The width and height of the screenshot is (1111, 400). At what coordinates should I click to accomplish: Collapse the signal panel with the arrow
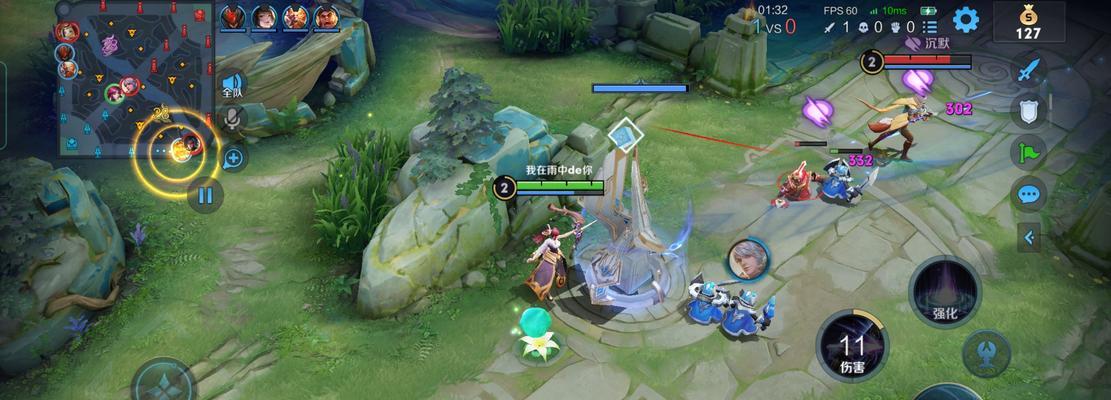(1028, 237)
